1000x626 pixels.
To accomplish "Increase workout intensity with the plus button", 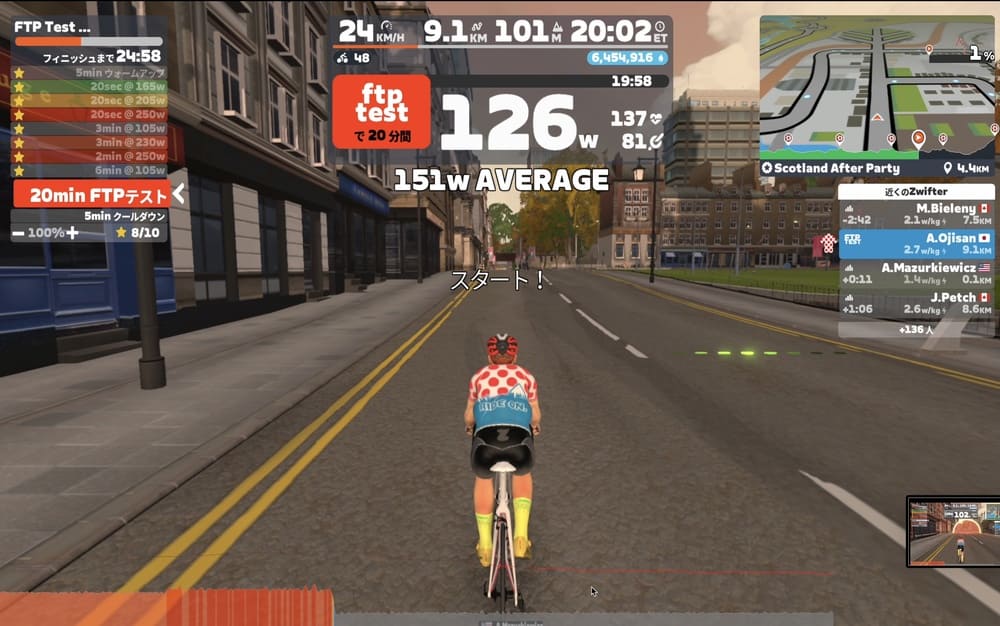I will click(71, 232).
